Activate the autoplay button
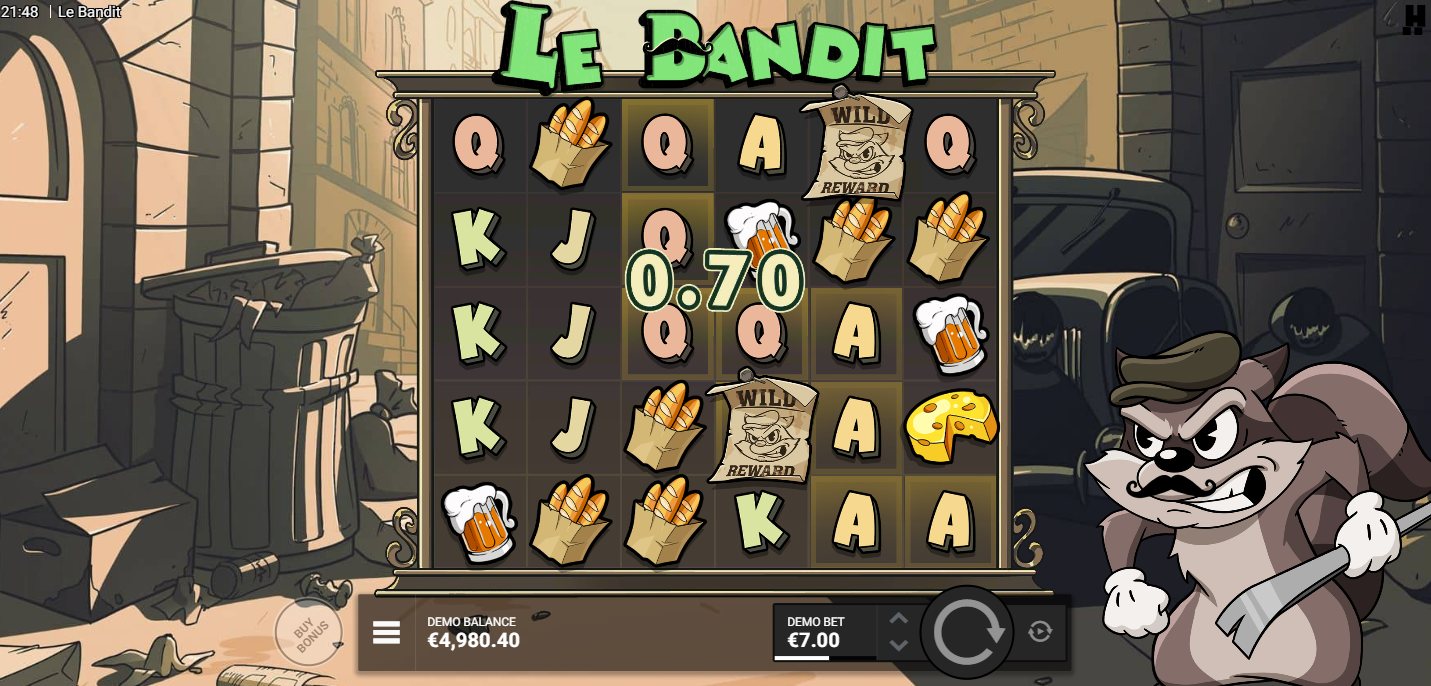The image size is (1431, 686). (x=1040, y=632)
